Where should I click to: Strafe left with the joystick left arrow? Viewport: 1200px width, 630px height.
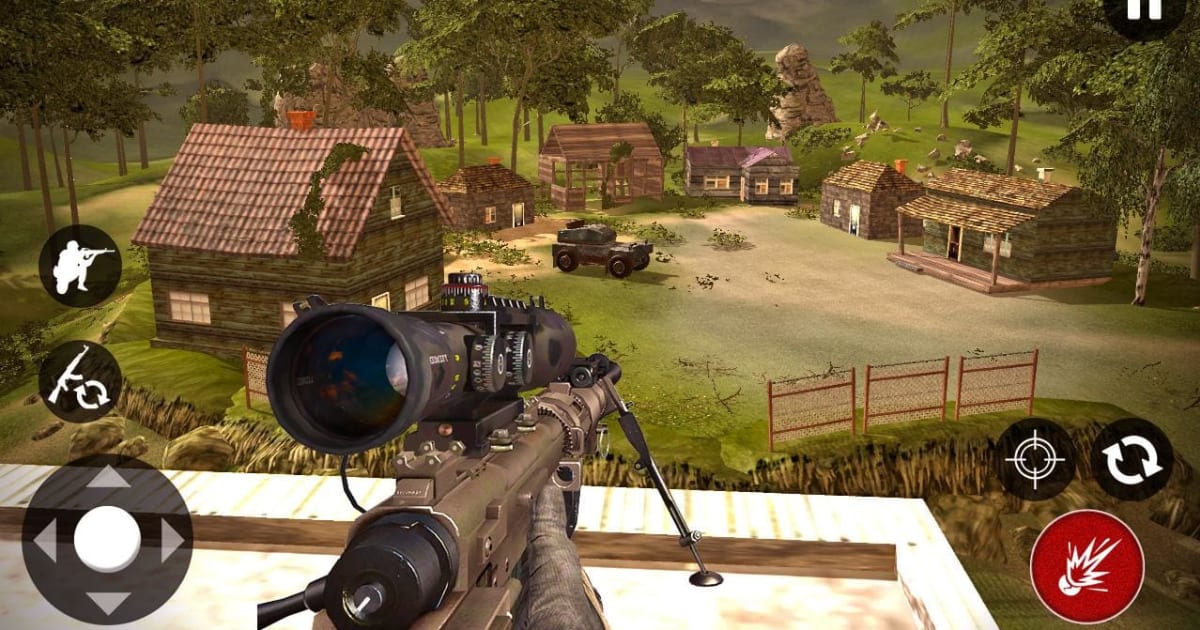pos(44,541)
